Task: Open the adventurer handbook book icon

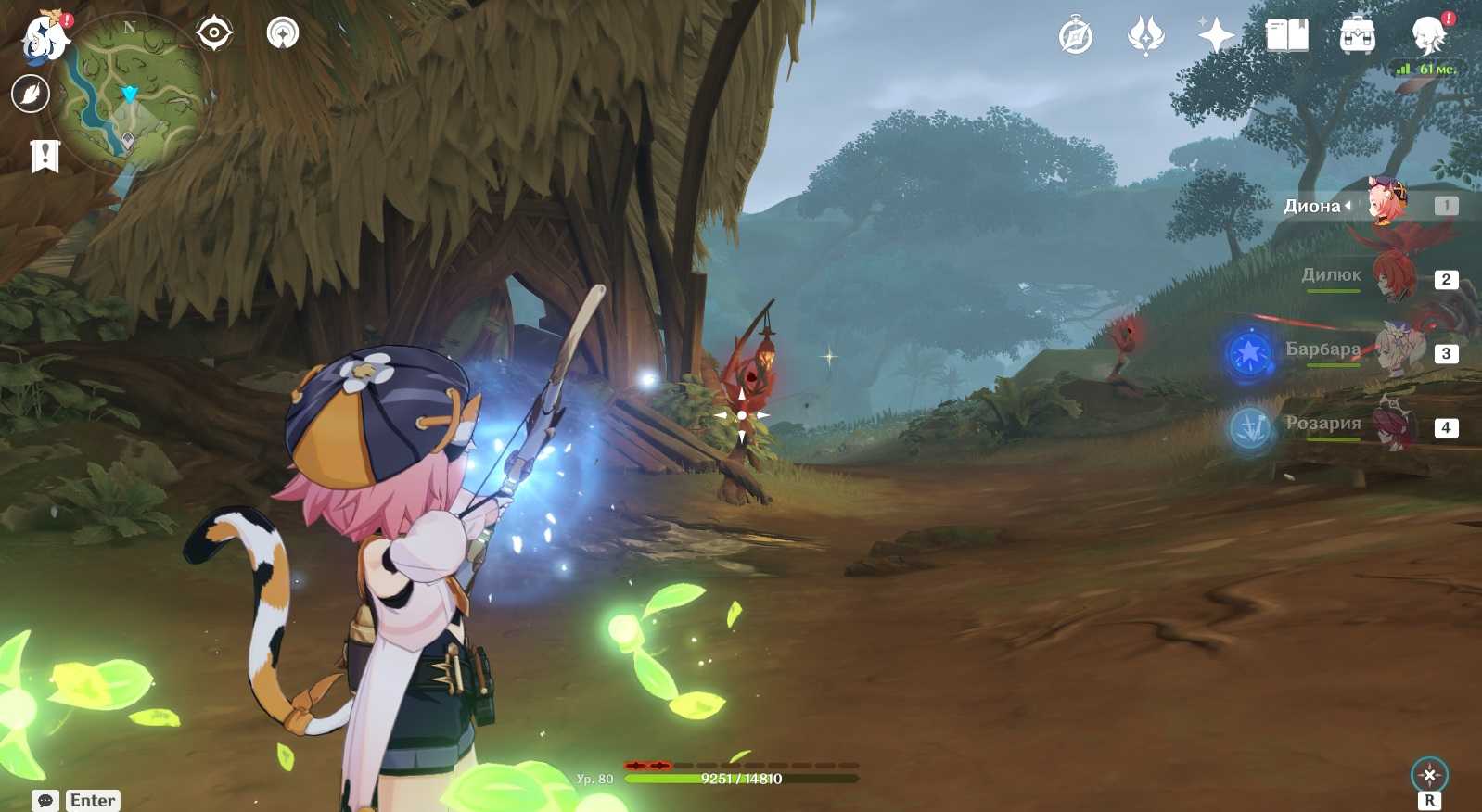Action: click(x=1286, y=36)
